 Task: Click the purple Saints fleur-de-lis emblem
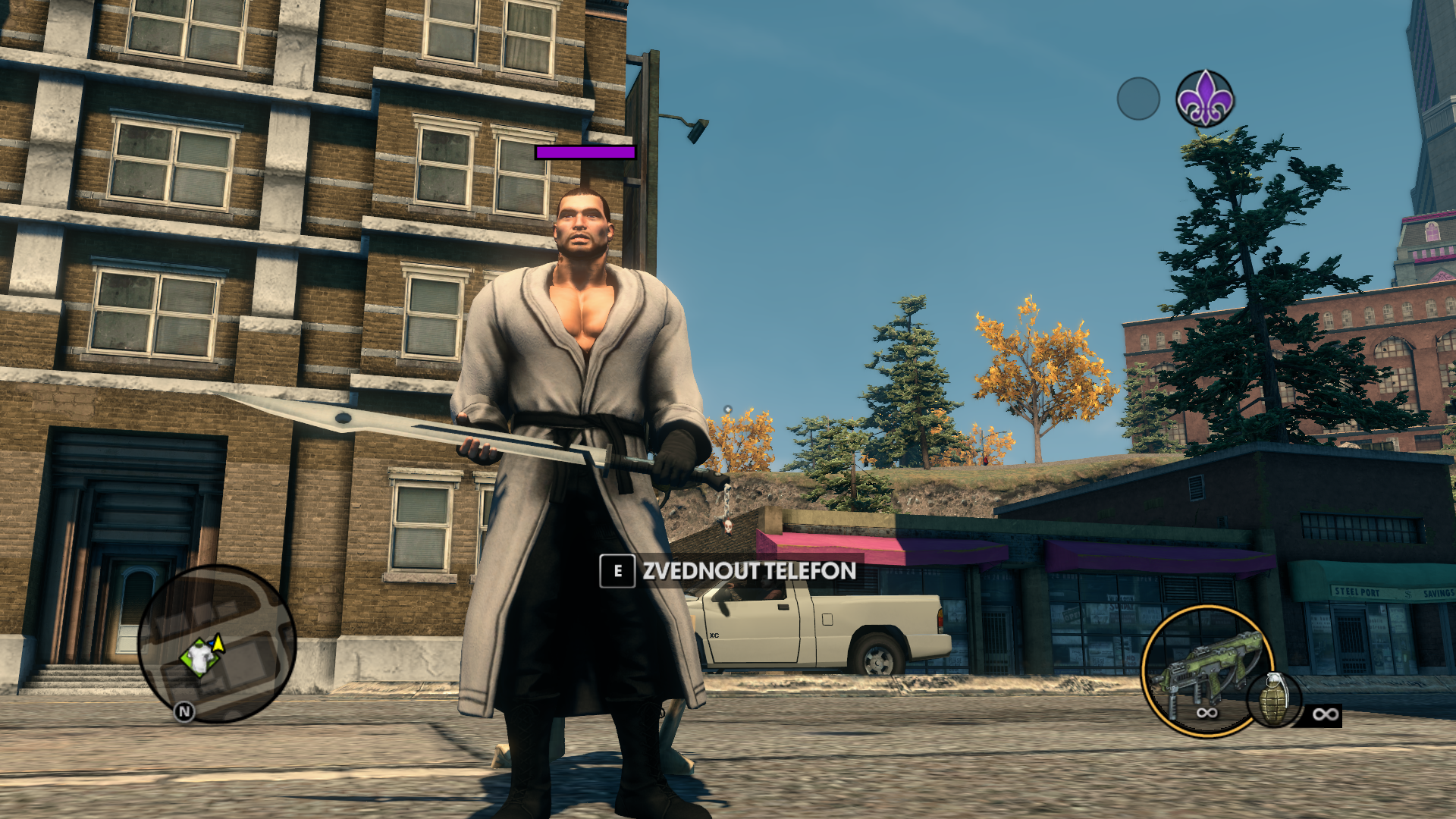(x=1205, y=99)
